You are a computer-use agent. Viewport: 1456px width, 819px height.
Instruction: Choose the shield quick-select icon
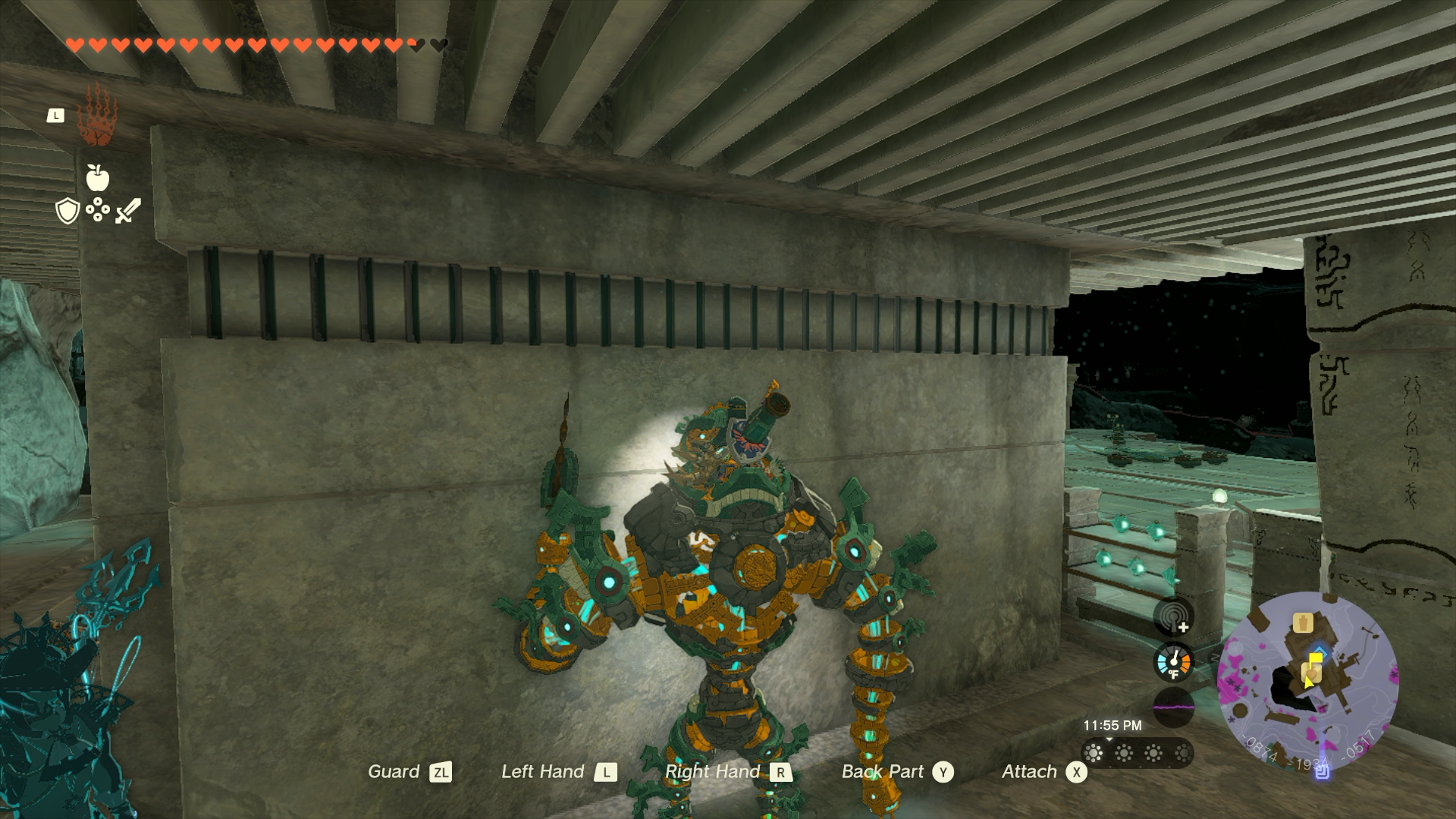67,211
